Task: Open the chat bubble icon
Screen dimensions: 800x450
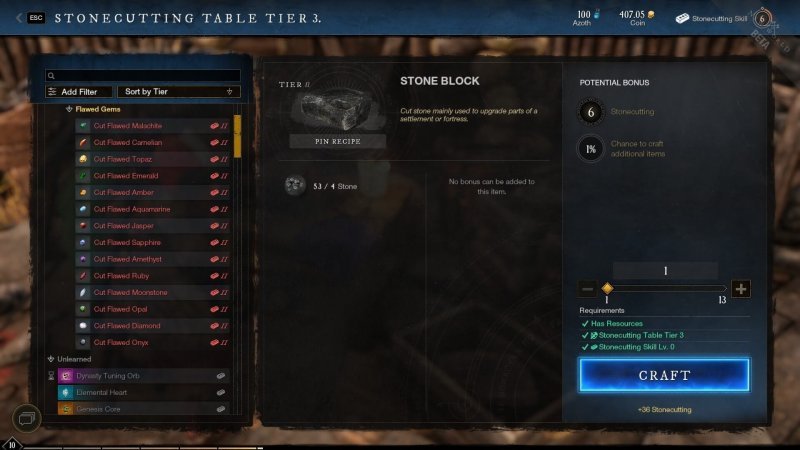Action: [27, 417]
